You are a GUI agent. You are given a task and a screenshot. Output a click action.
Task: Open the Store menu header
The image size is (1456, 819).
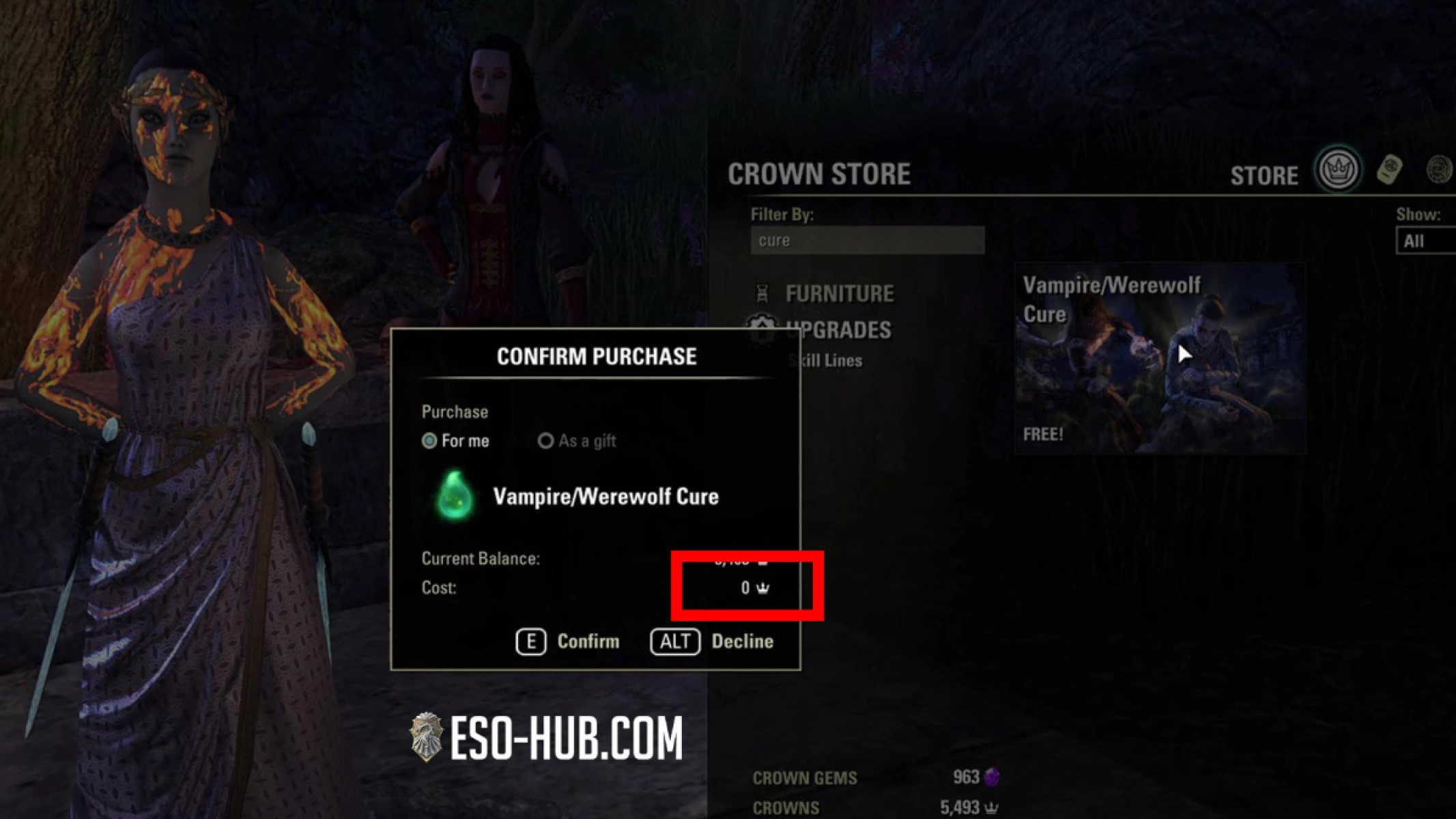point(1264,175)
